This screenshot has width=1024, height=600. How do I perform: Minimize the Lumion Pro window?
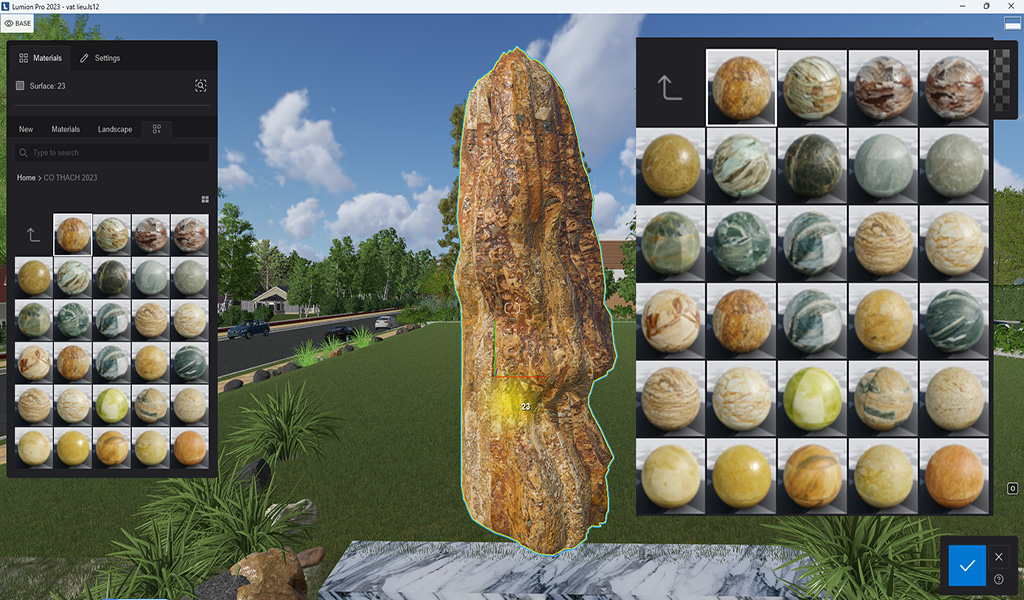point(960,6)
